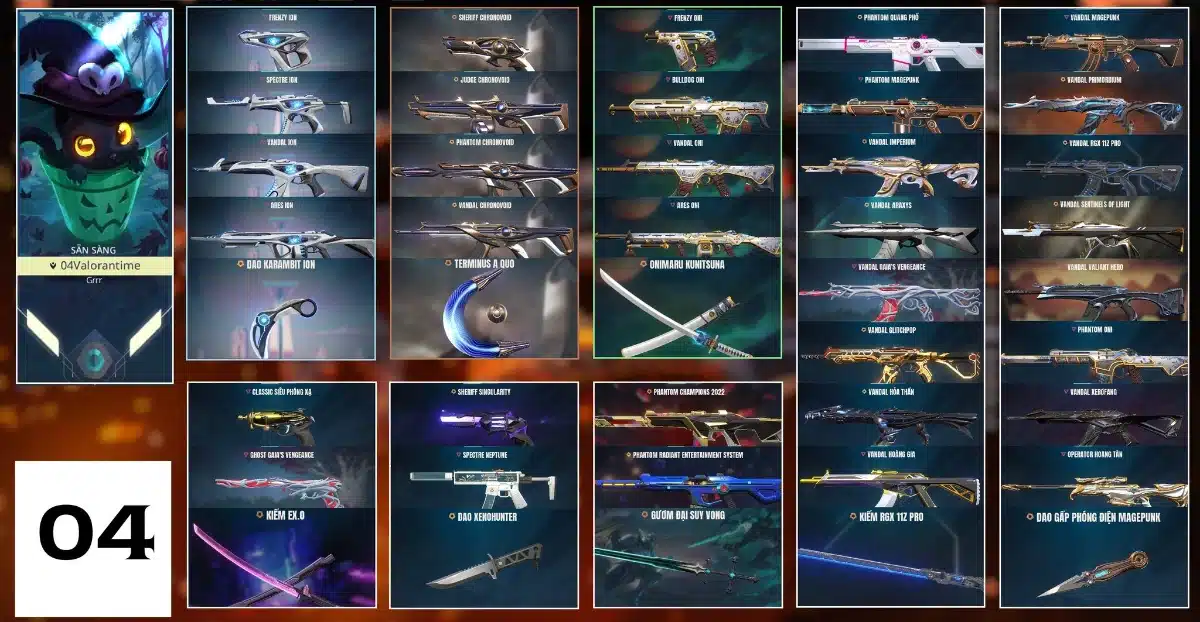Open the Phantom Champions 2022 skin
Screen dimensions: 1200x622
[x=686, y=415]
